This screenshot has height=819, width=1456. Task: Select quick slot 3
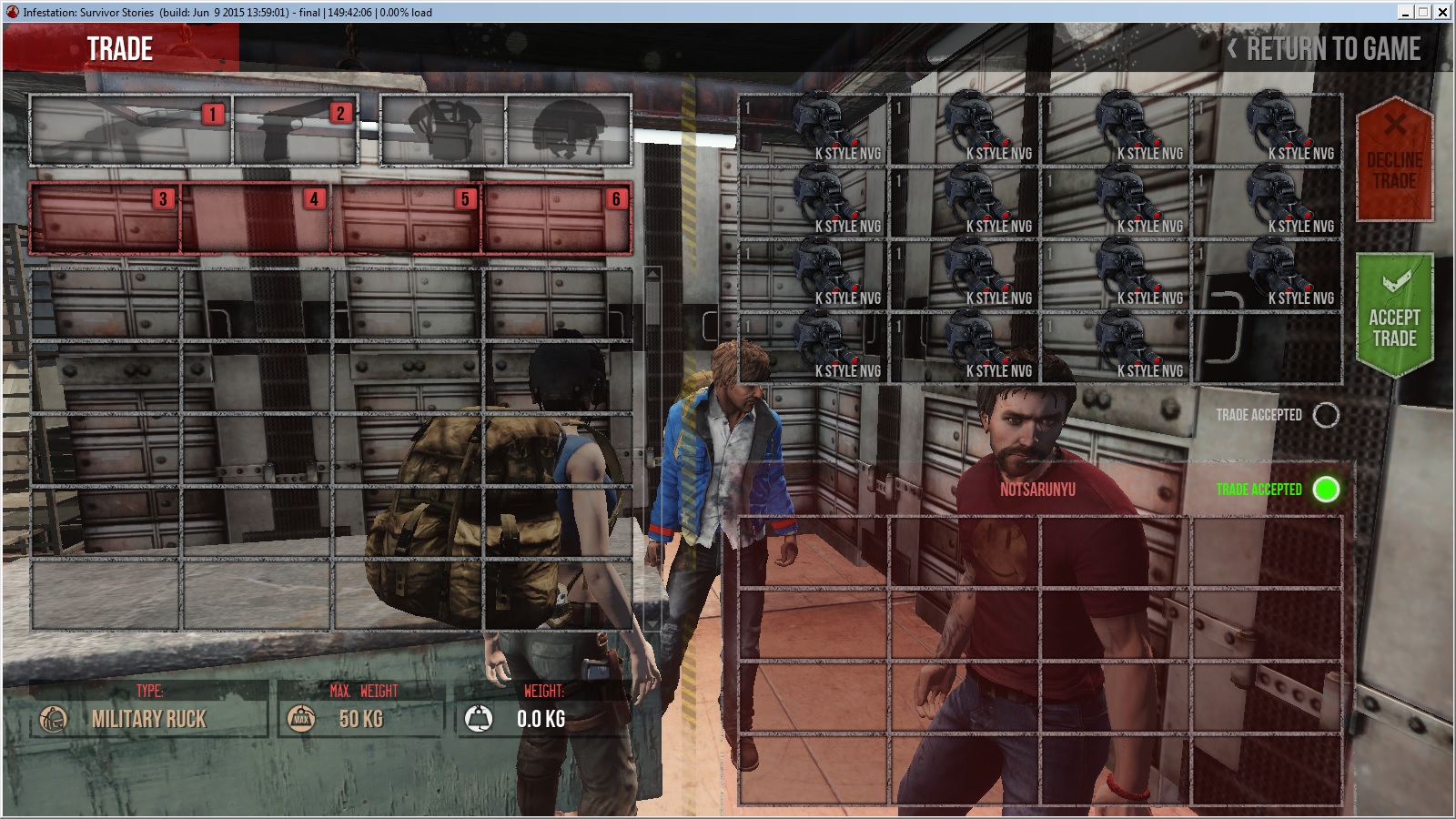(x=106, y=218)
